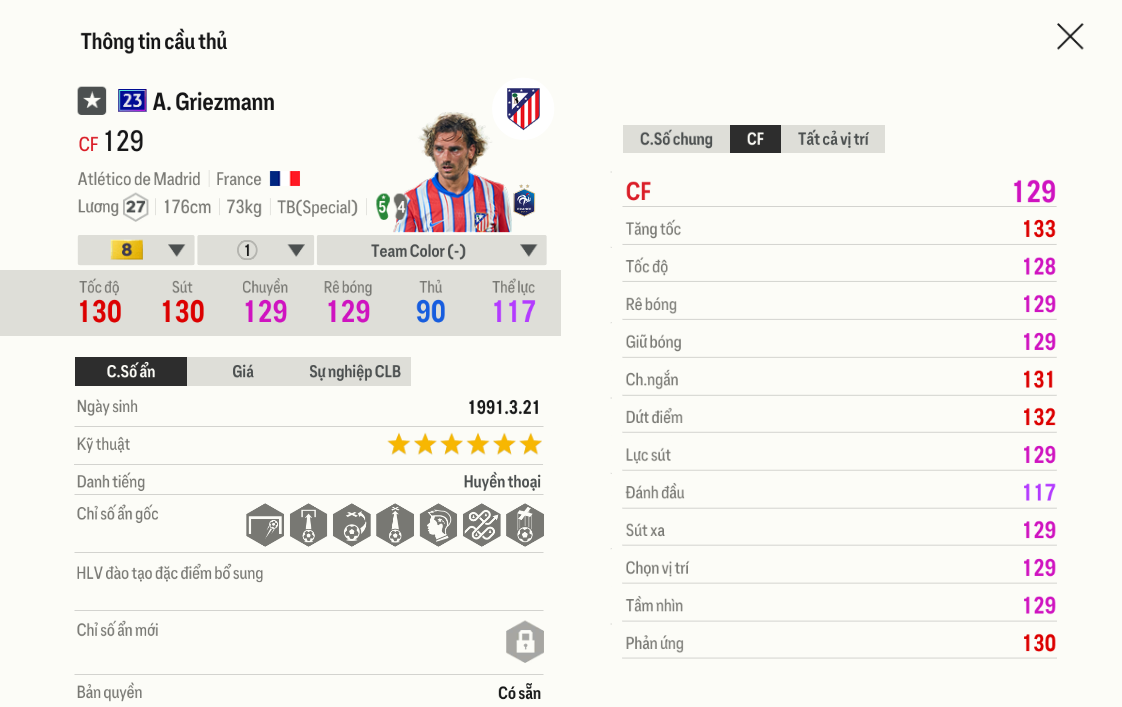The height and width of the screenshot is (707, 1122).
Task: Select the first hidden trait hexagon icon
Action: coord(265,525)
